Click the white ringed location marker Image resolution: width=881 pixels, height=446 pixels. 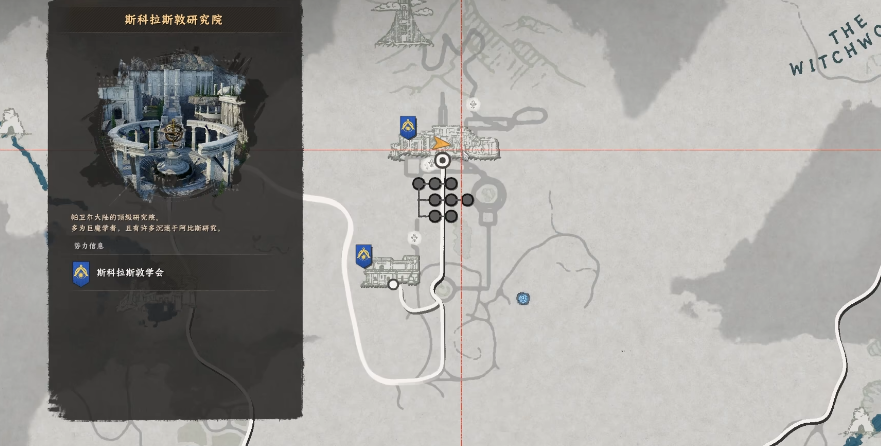442,160
